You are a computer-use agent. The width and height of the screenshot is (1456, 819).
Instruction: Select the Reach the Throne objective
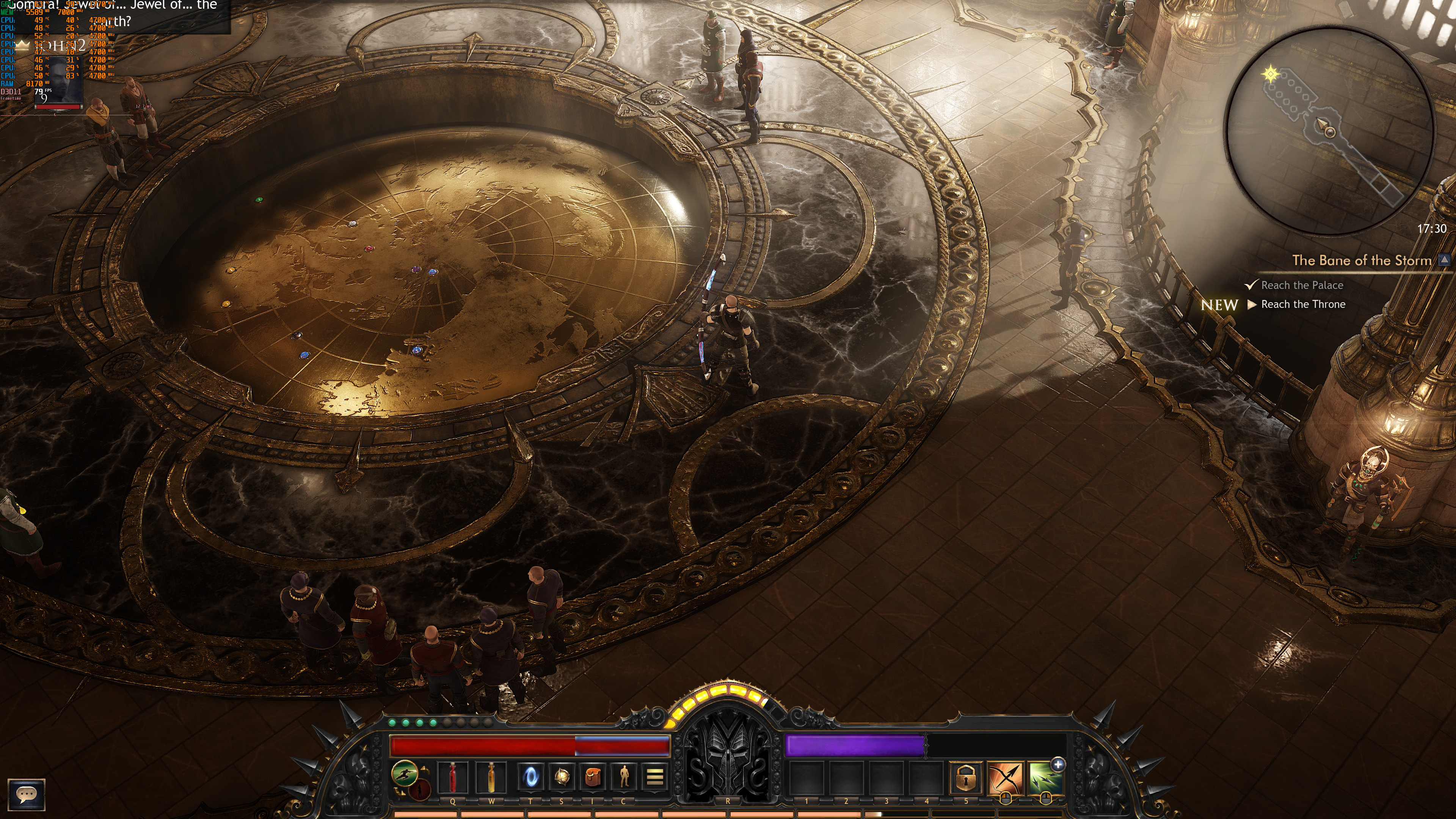pos(1303,304)
